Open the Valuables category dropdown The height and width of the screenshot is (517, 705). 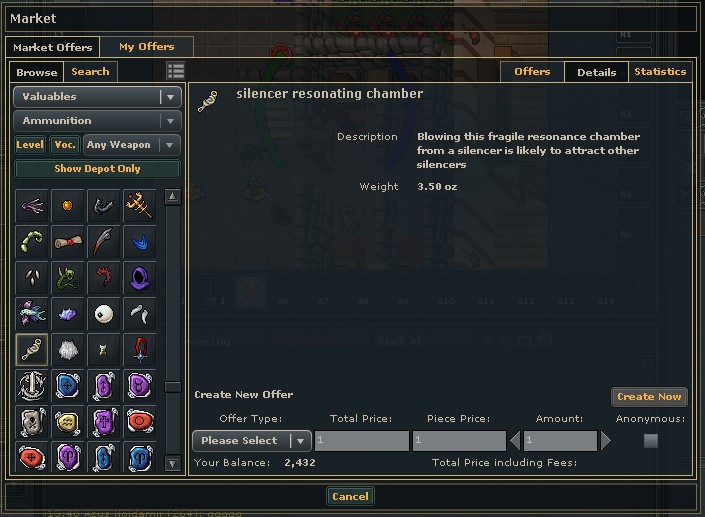click(x=97, y=97)
